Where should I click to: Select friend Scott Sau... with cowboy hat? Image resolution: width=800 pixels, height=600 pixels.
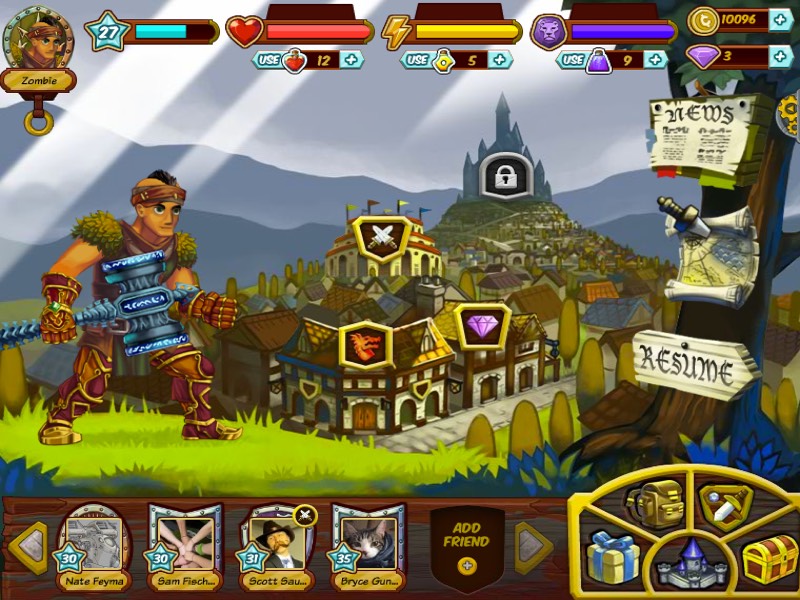(x=278, y=547)
